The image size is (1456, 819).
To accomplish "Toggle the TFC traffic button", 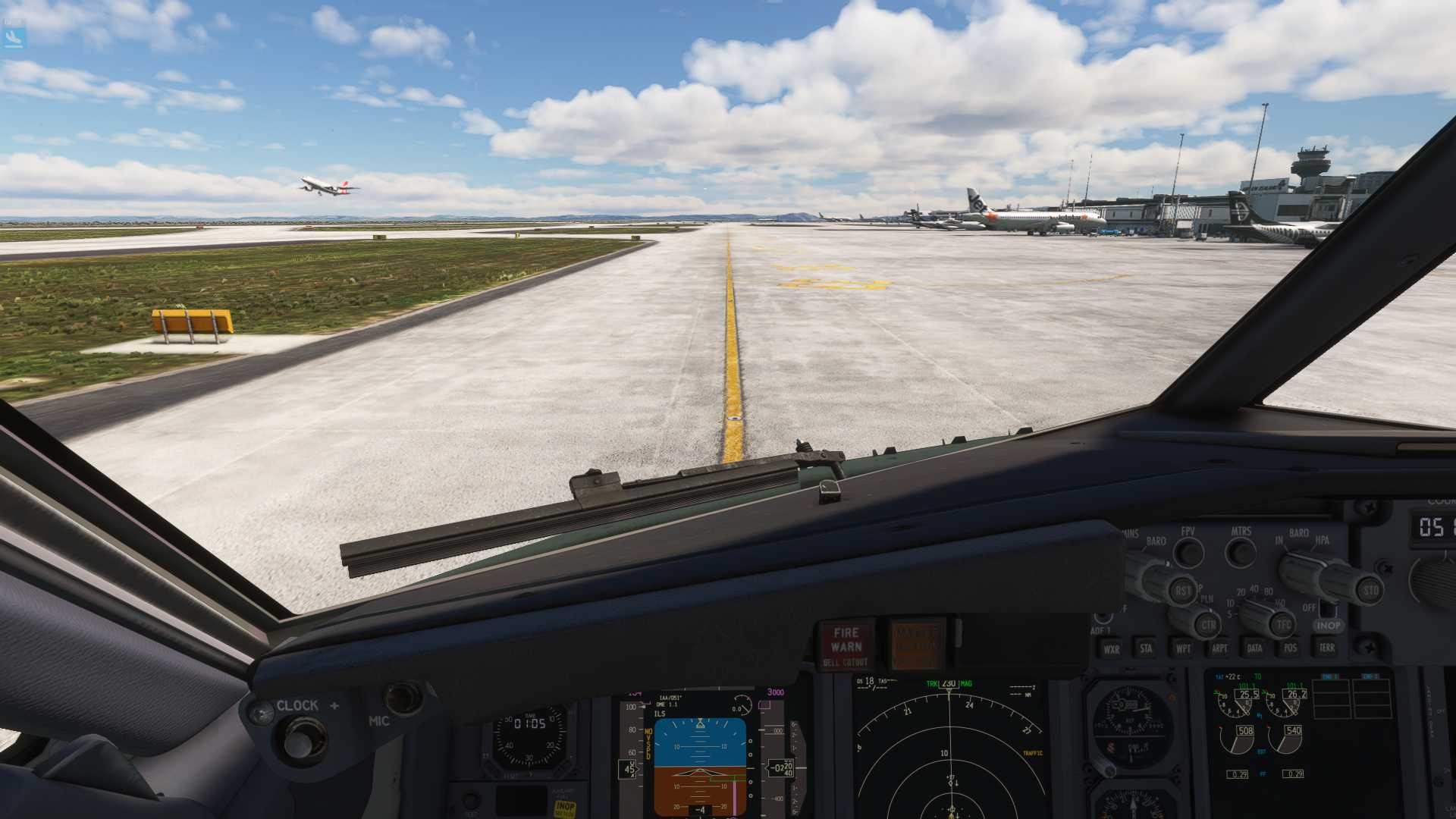I will pyautogui.click(x=1283, y=625).
